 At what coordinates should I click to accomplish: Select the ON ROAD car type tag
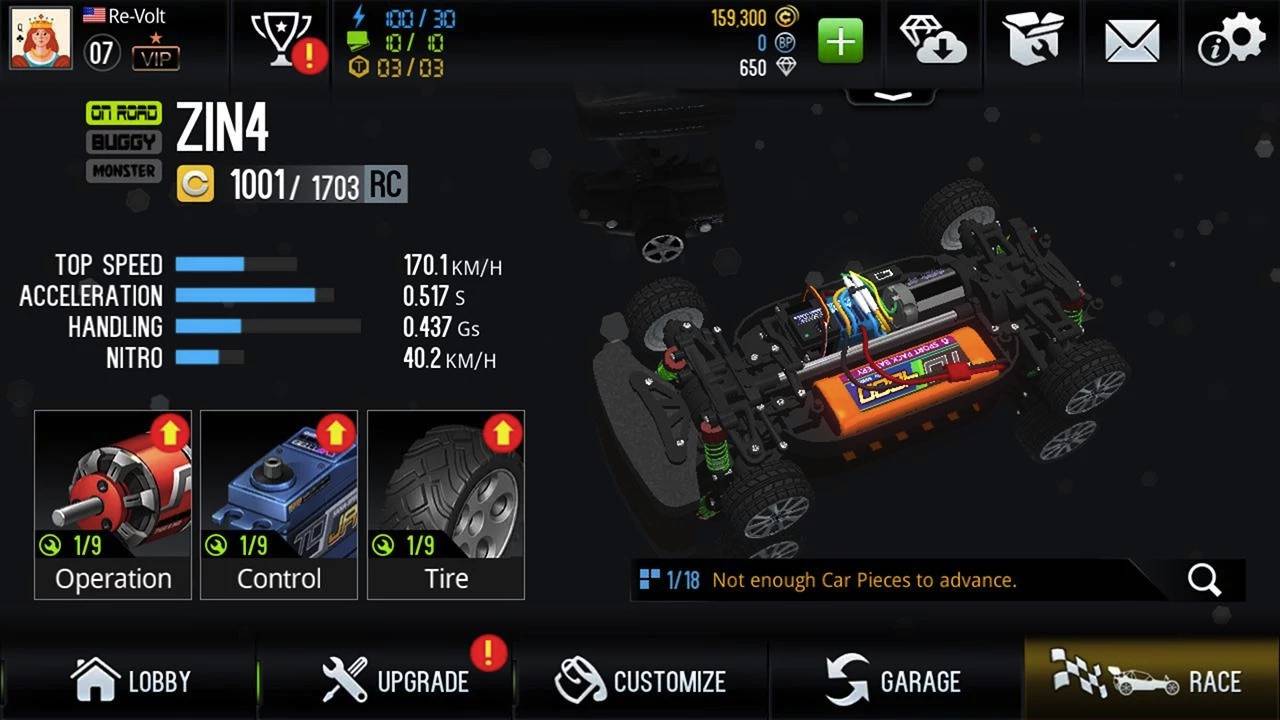tap(124, 113)
